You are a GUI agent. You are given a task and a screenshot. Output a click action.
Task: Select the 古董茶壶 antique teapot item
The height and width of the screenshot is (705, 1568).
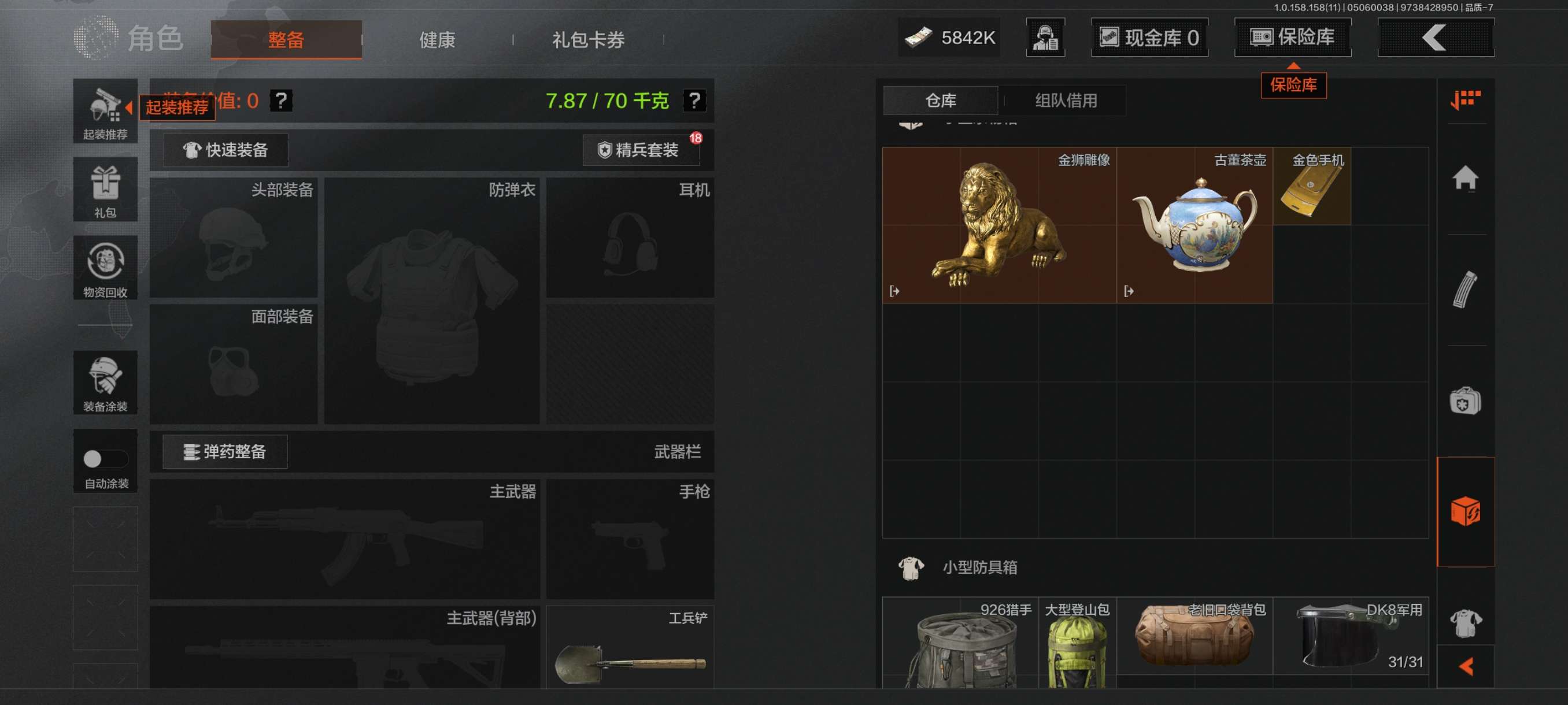point(1194,225)
